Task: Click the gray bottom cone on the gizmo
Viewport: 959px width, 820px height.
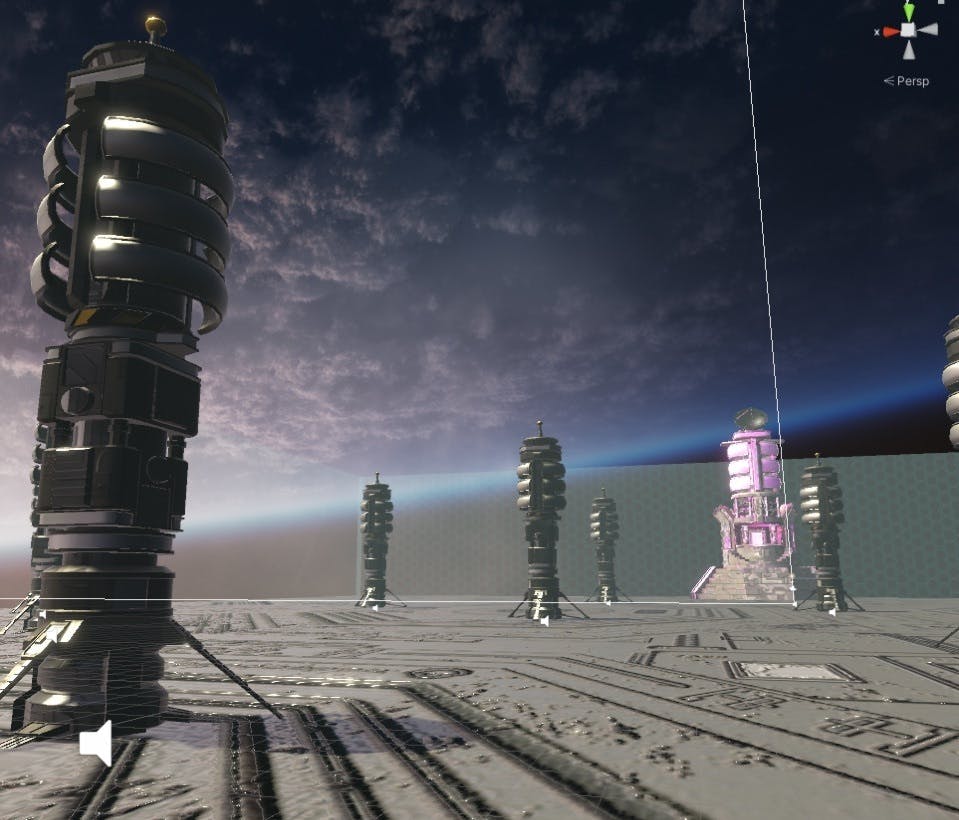Action: pyautogui.click(x=908, y=48)
